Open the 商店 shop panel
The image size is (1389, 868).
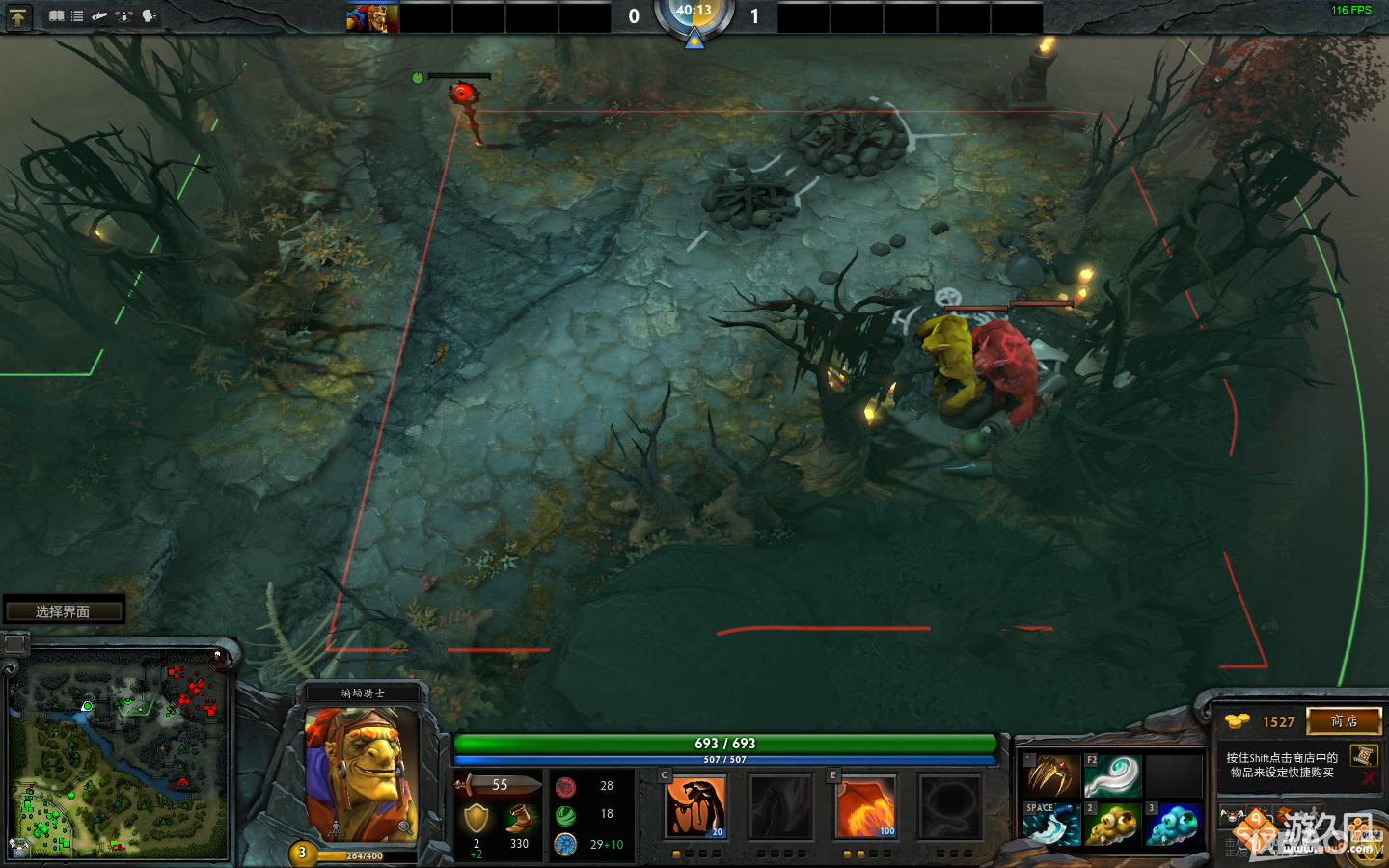[x=1345, y=721]
